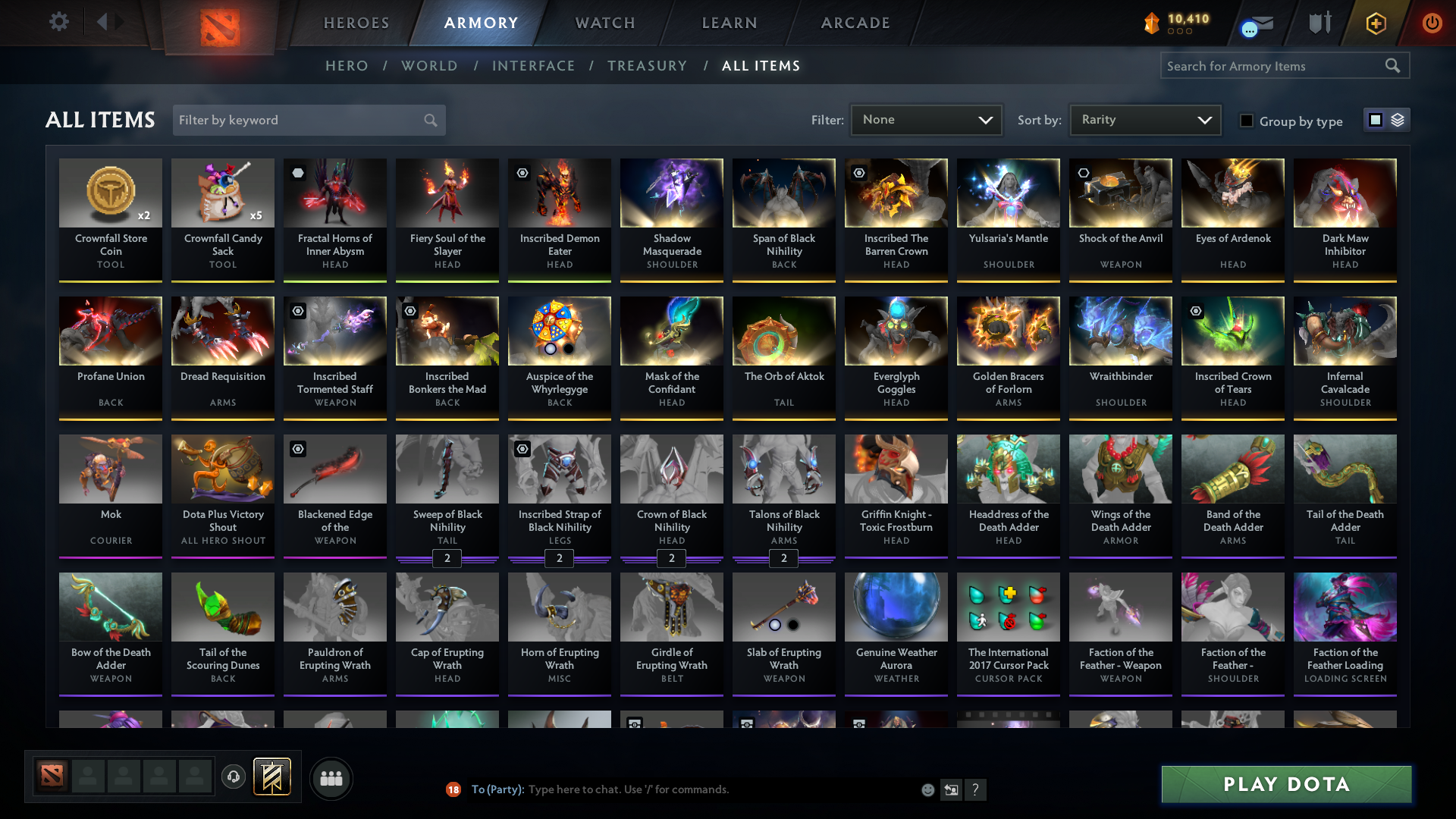1456x819 pixels.
Task: Open the TREASURY section in the Armory nav
Action: (647, 65)
